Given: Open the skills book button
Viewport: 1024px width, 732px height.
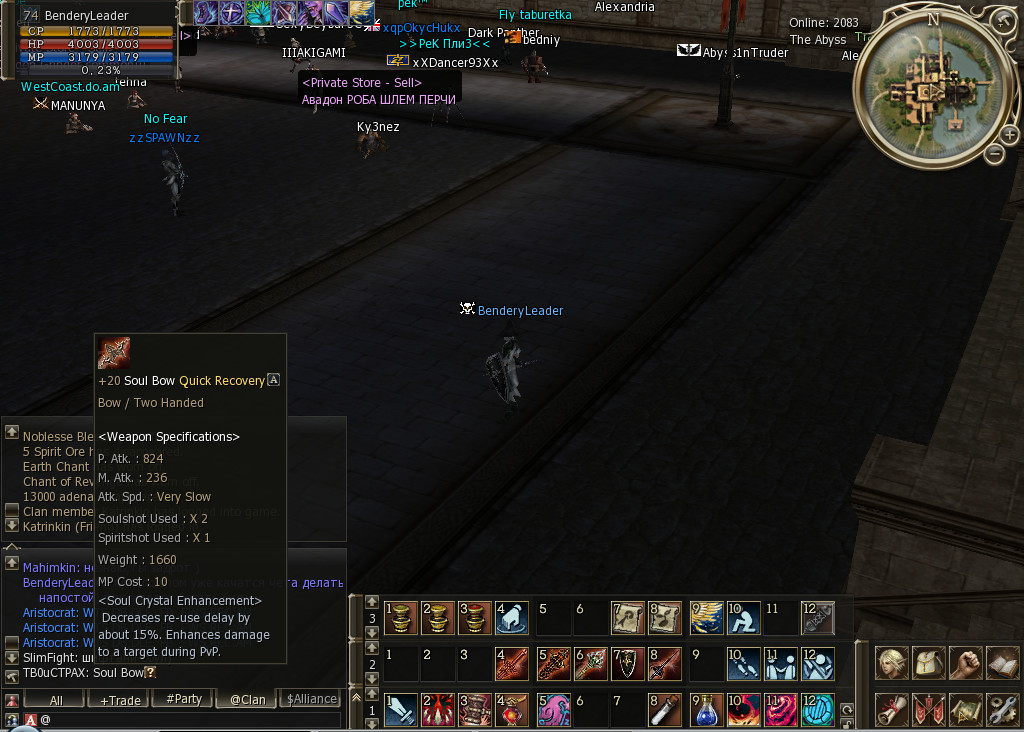Looking at the screenshot, I should (x=1002, y=663).
